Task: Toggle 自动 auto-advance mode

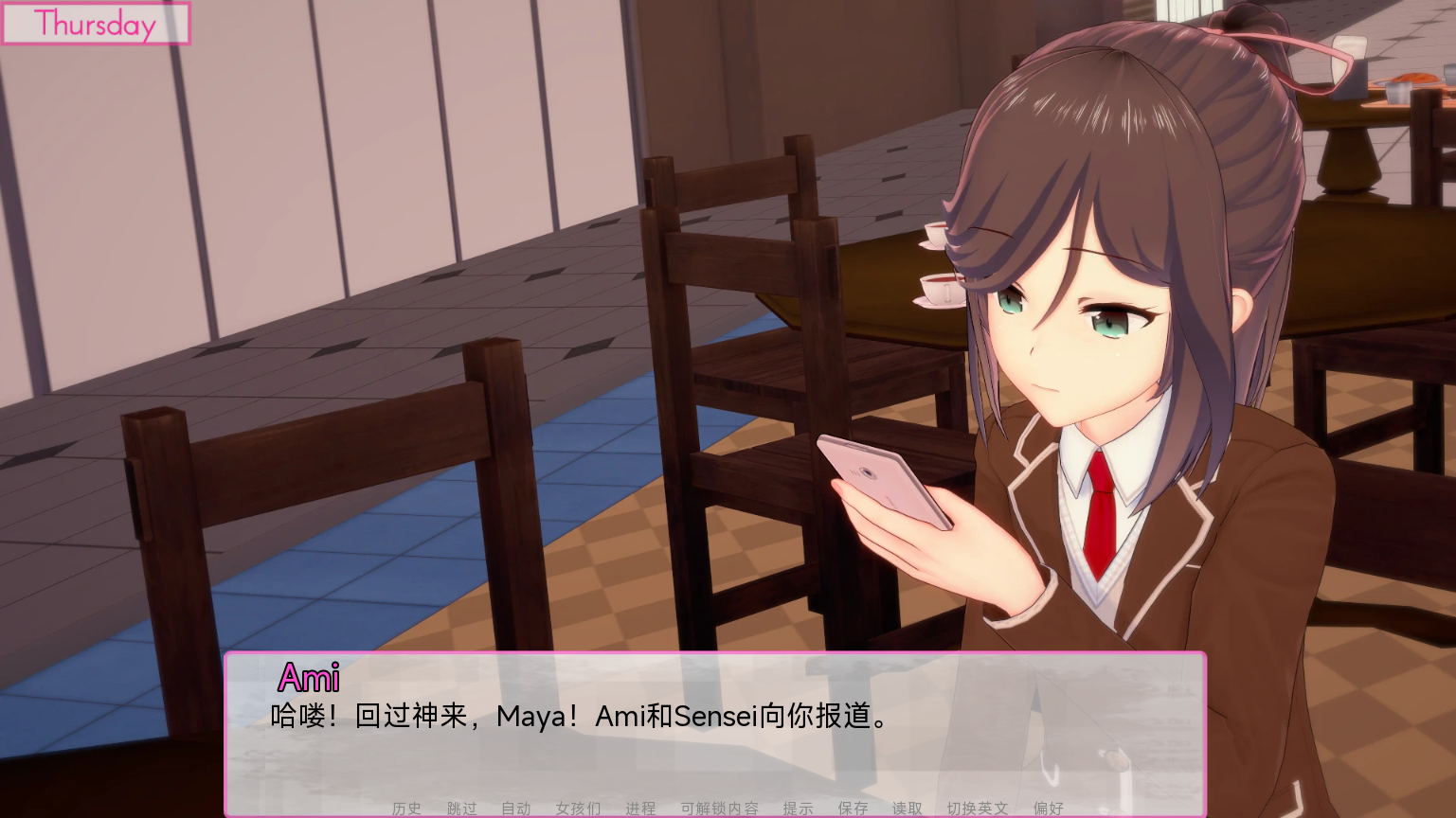Action: (514, 808)
